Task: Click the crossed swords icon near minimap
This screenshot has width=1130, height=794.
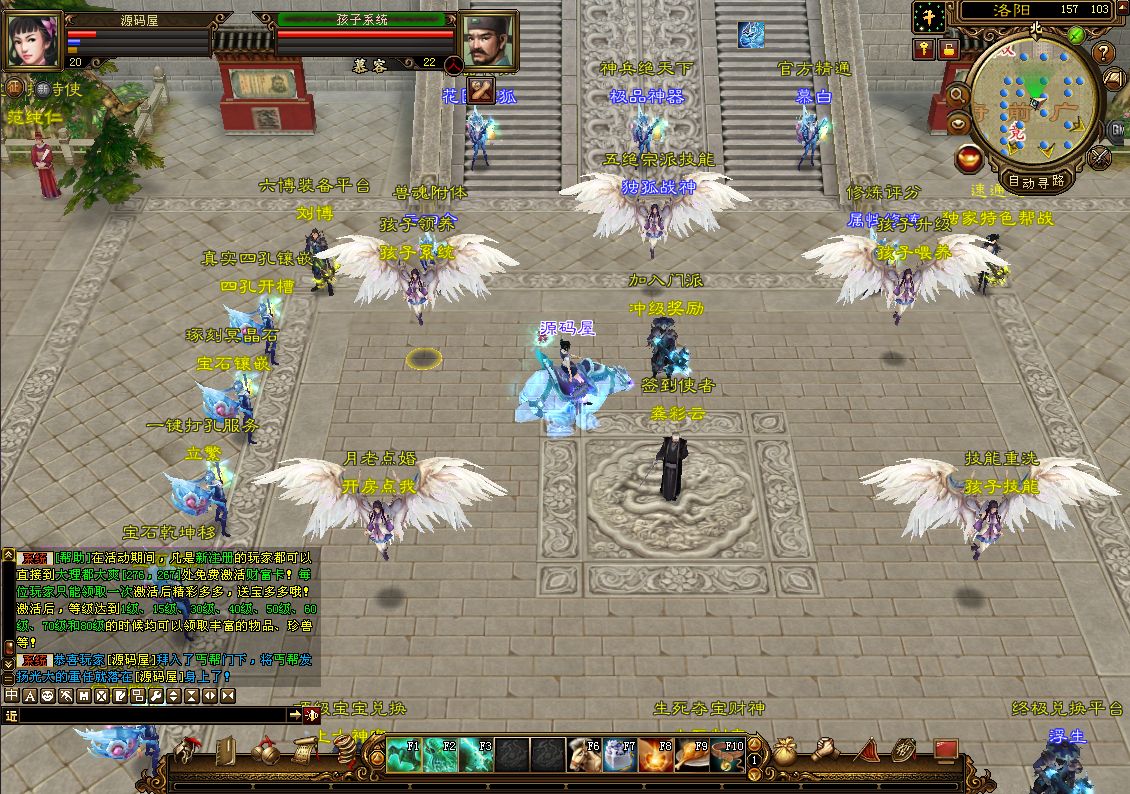Action: 1100,157
